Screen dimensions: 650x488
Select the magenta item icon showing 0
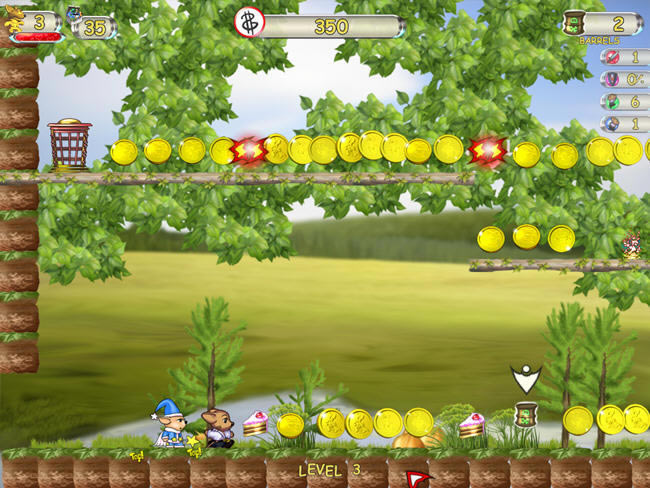coord(610,80)
